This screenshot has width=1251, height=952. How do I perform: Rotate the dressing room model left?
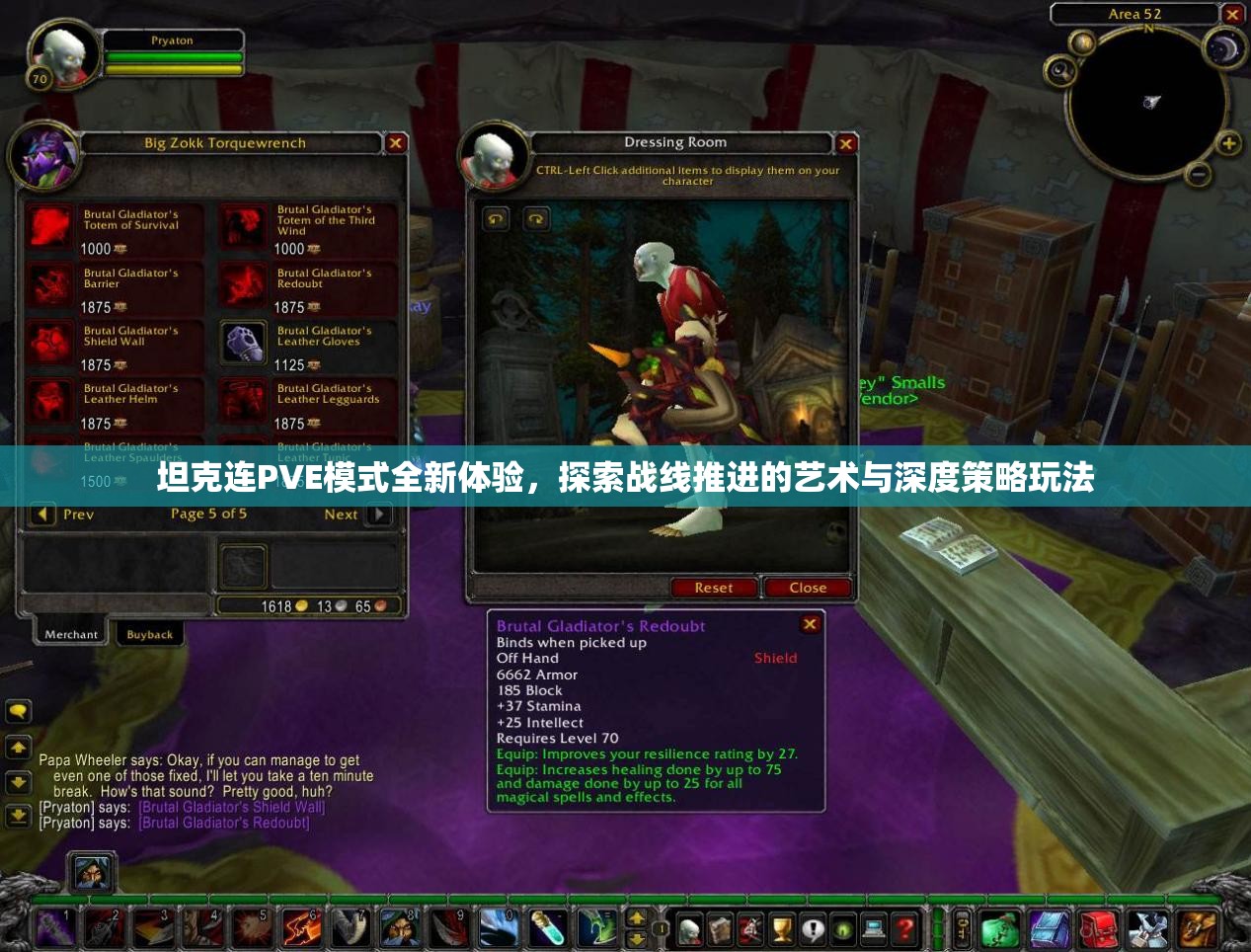tap(496, 218)
